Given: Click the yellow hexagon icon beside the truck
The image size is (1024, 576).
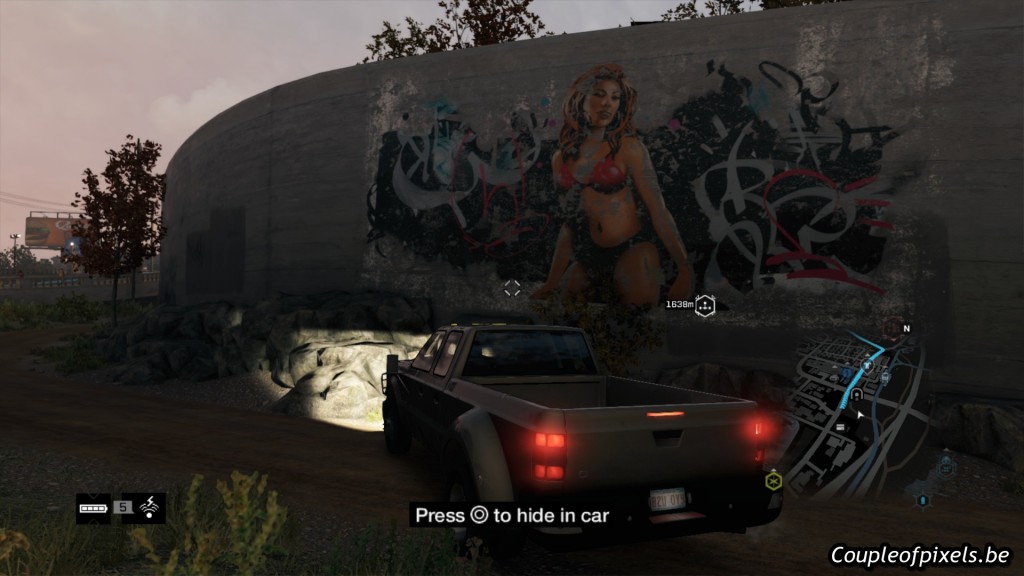Looking at the screenshot, I should (x=773, y=481).
